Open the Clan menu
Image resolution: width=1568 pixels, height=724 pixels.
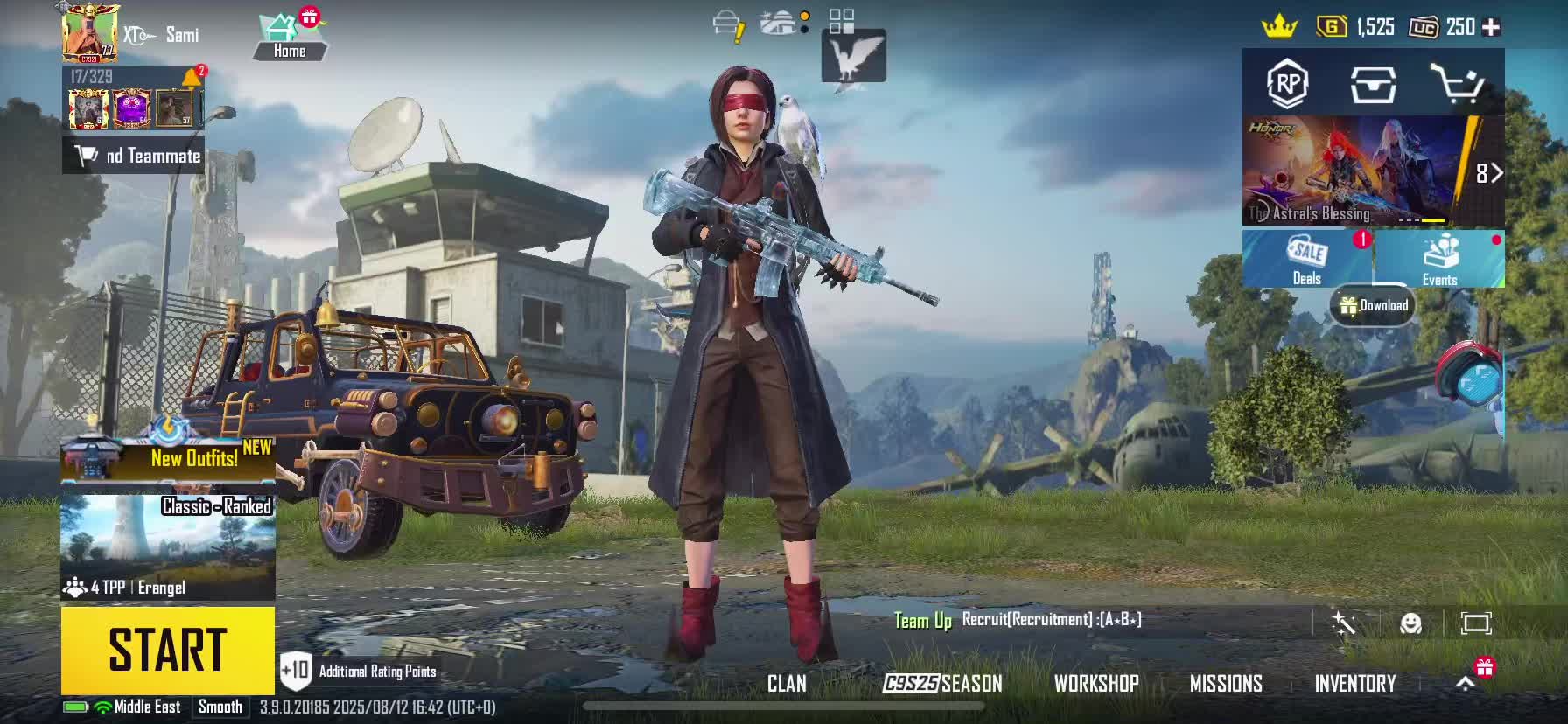[787, 684]
